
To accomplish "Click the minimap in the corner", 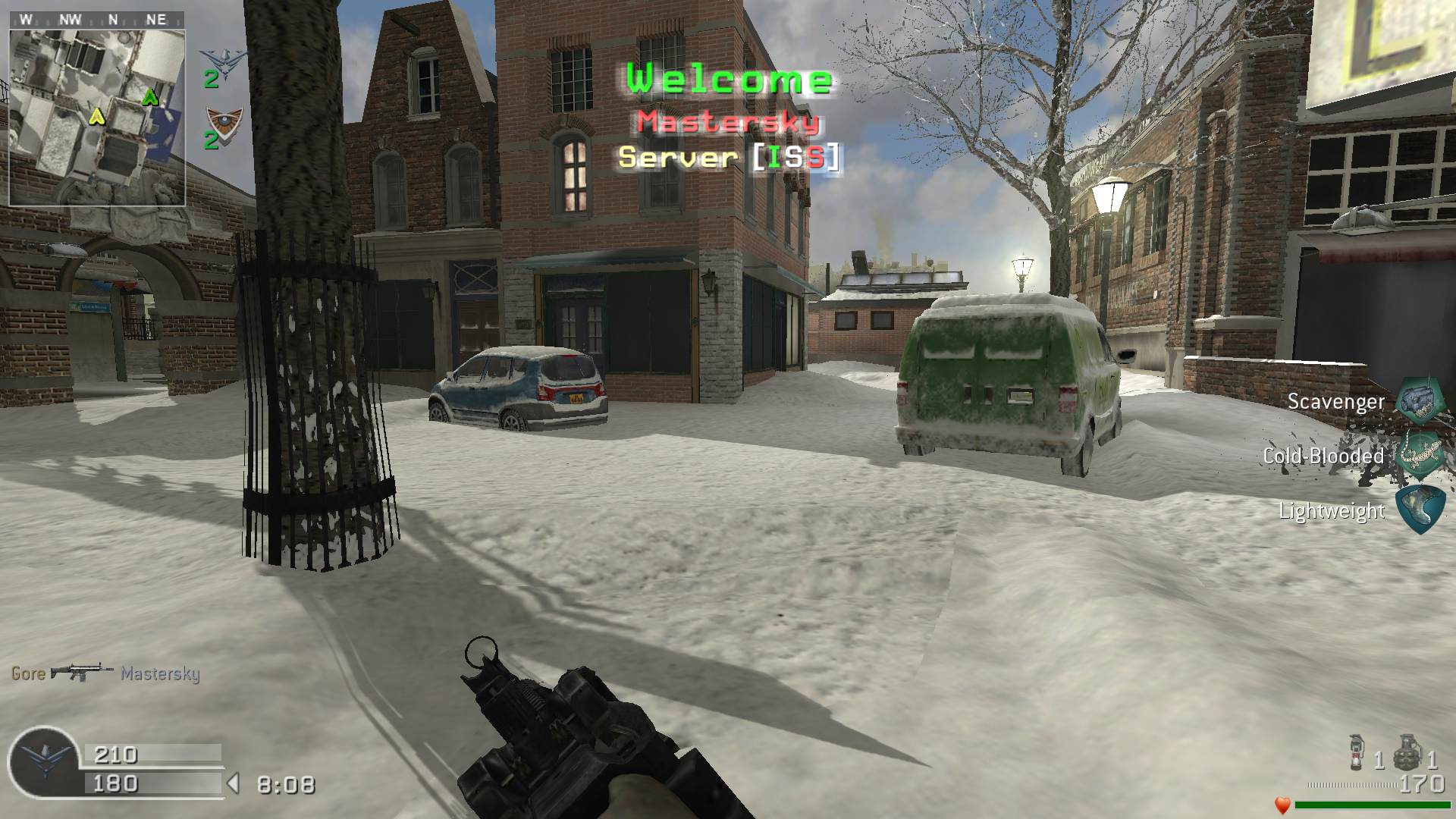I will point(97,117).
